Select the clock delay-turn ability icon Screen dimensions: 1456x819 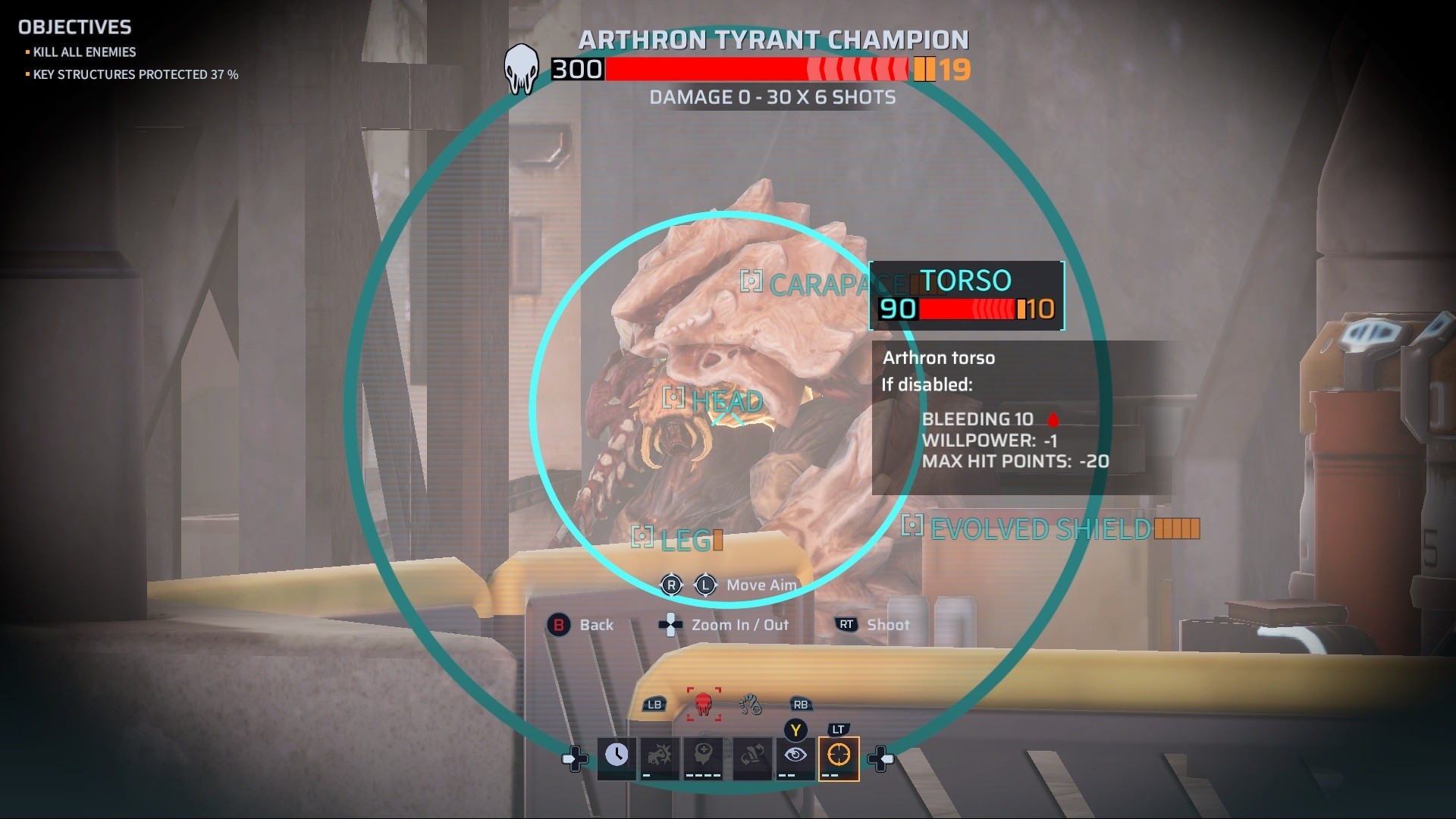click(617, 756)
